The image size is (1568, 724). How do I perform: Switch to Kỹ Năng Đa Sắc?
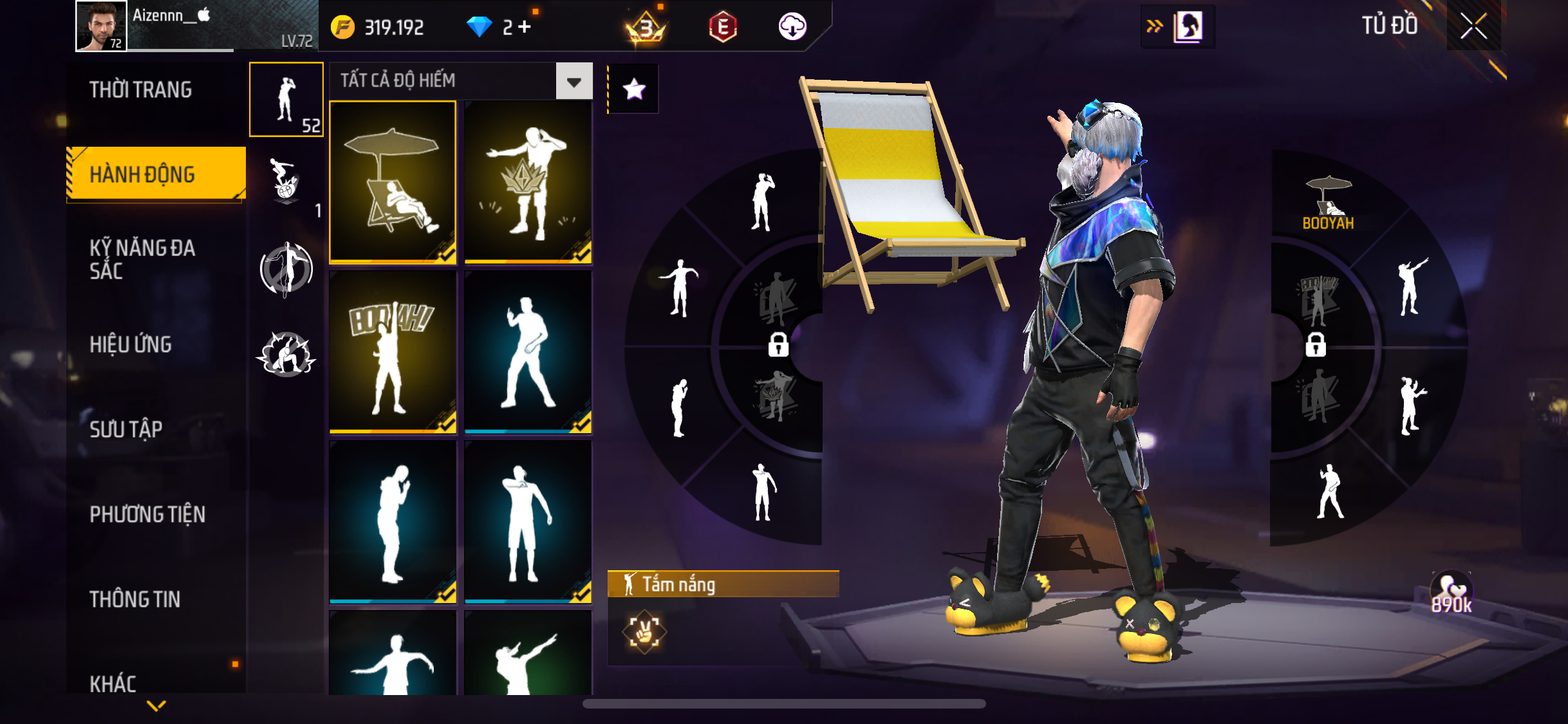(x=142, y=259)
